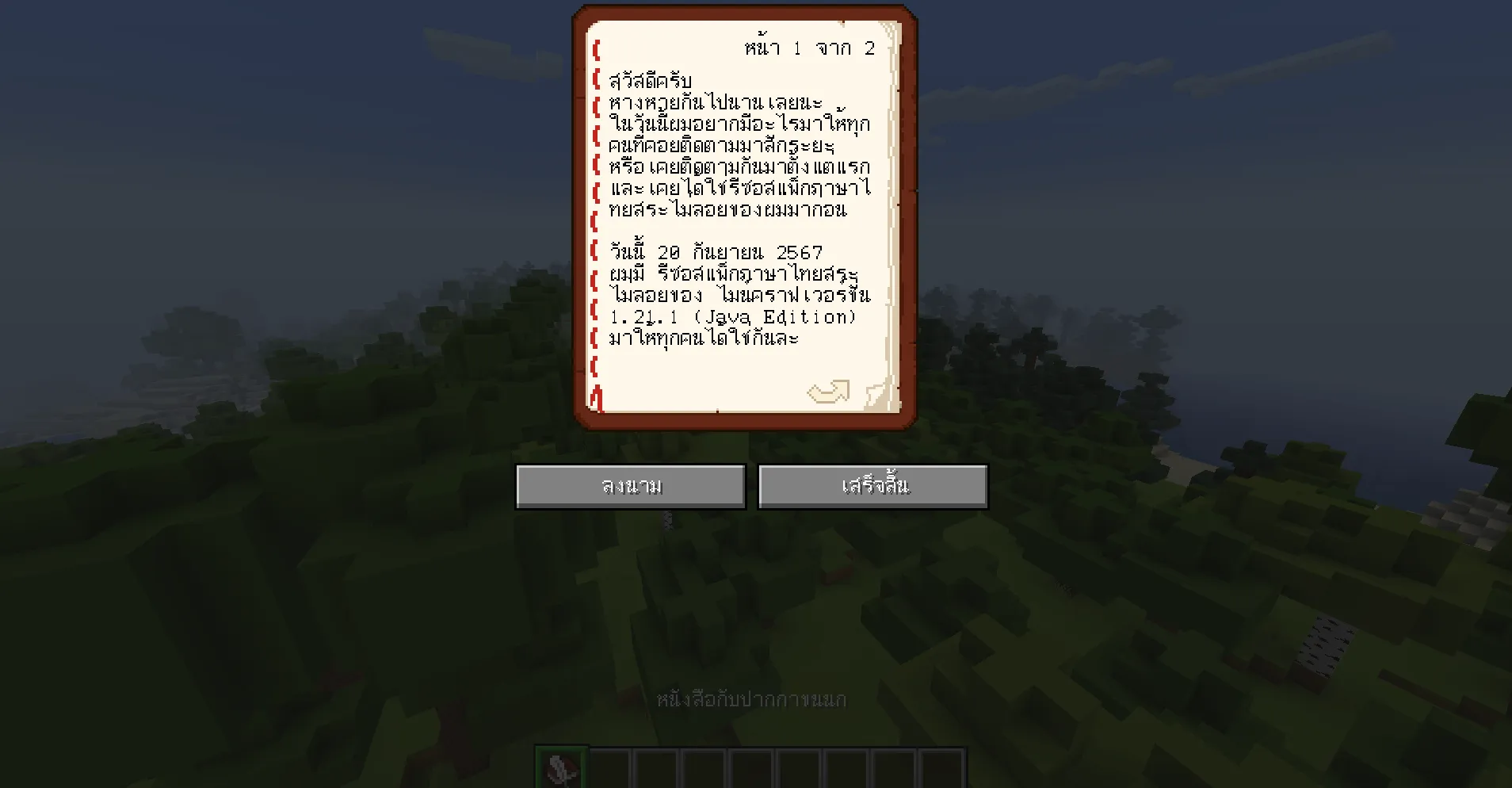This screenshot has height=788, width=1512.
Task: Click the line สวัสดีครับ on the page
Action: (650, 80)
